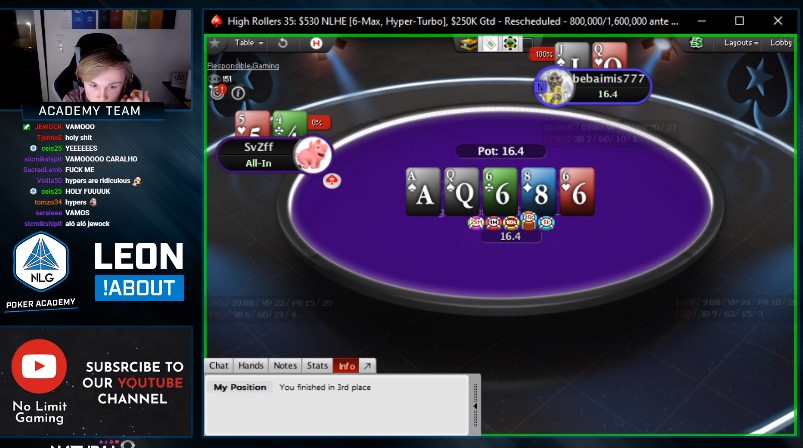Open the Table dropdown menu

tap(247, 43)
